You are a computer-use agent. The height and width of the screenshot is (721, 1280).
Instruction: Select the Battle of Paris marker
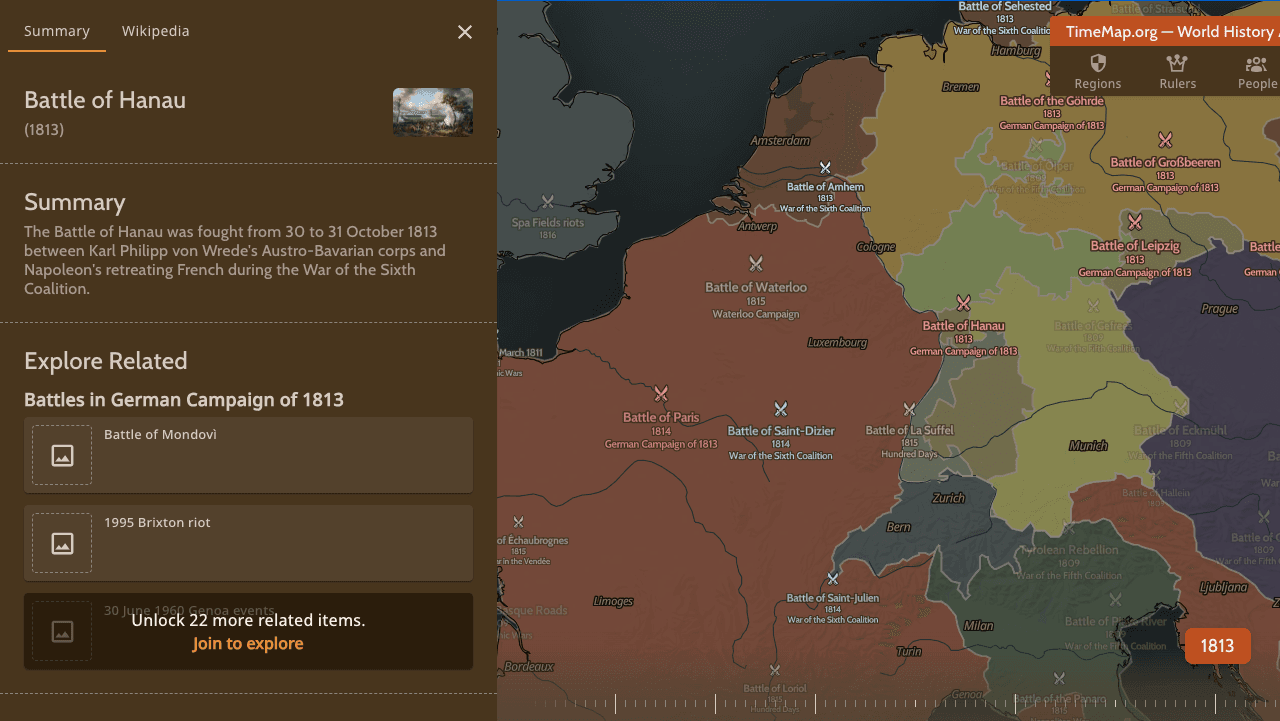click(x=661, y=394)
